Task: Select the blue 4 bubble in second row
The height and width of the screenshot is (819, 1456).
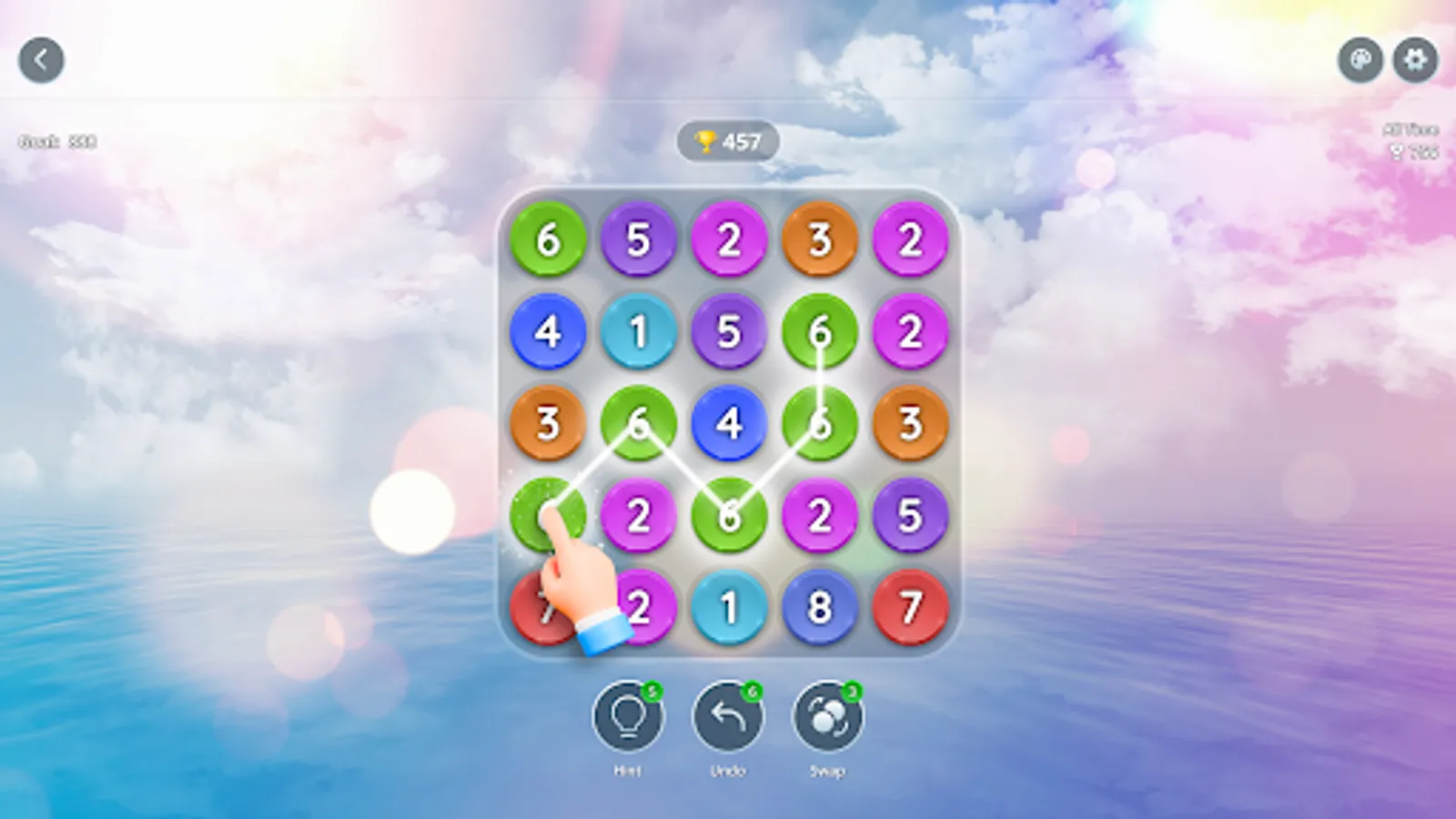Action: point(547,331)
